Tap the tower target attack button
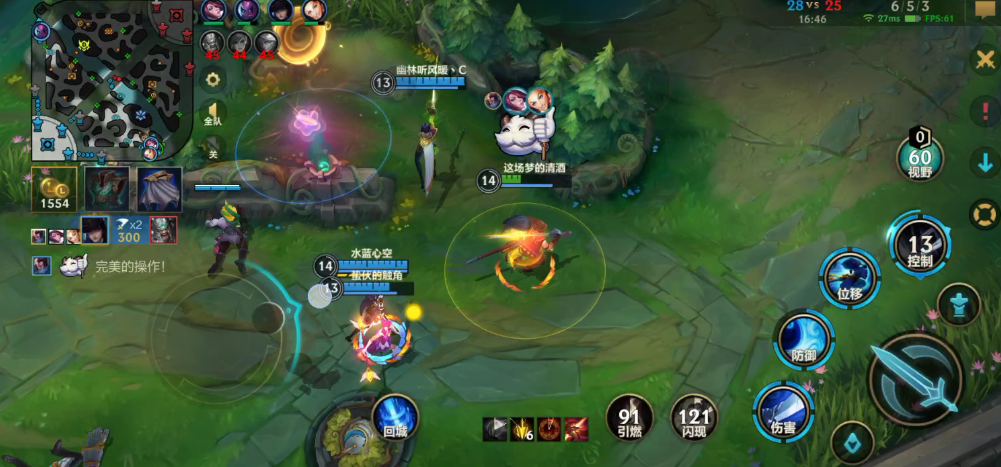Screen dimensions: 1001x467 [x=958, y=304]
